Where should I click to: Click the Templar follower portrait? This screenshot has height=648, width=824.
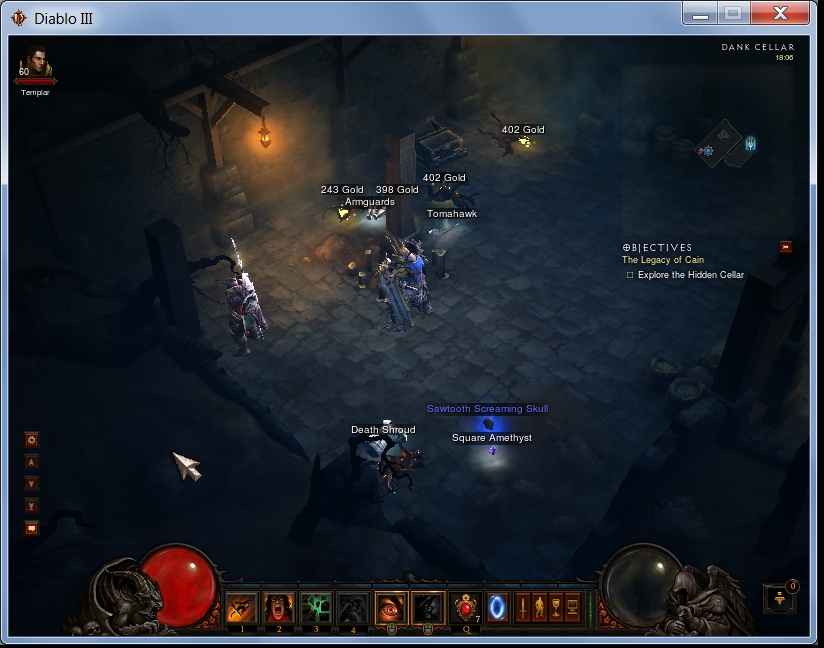[35, 66]
